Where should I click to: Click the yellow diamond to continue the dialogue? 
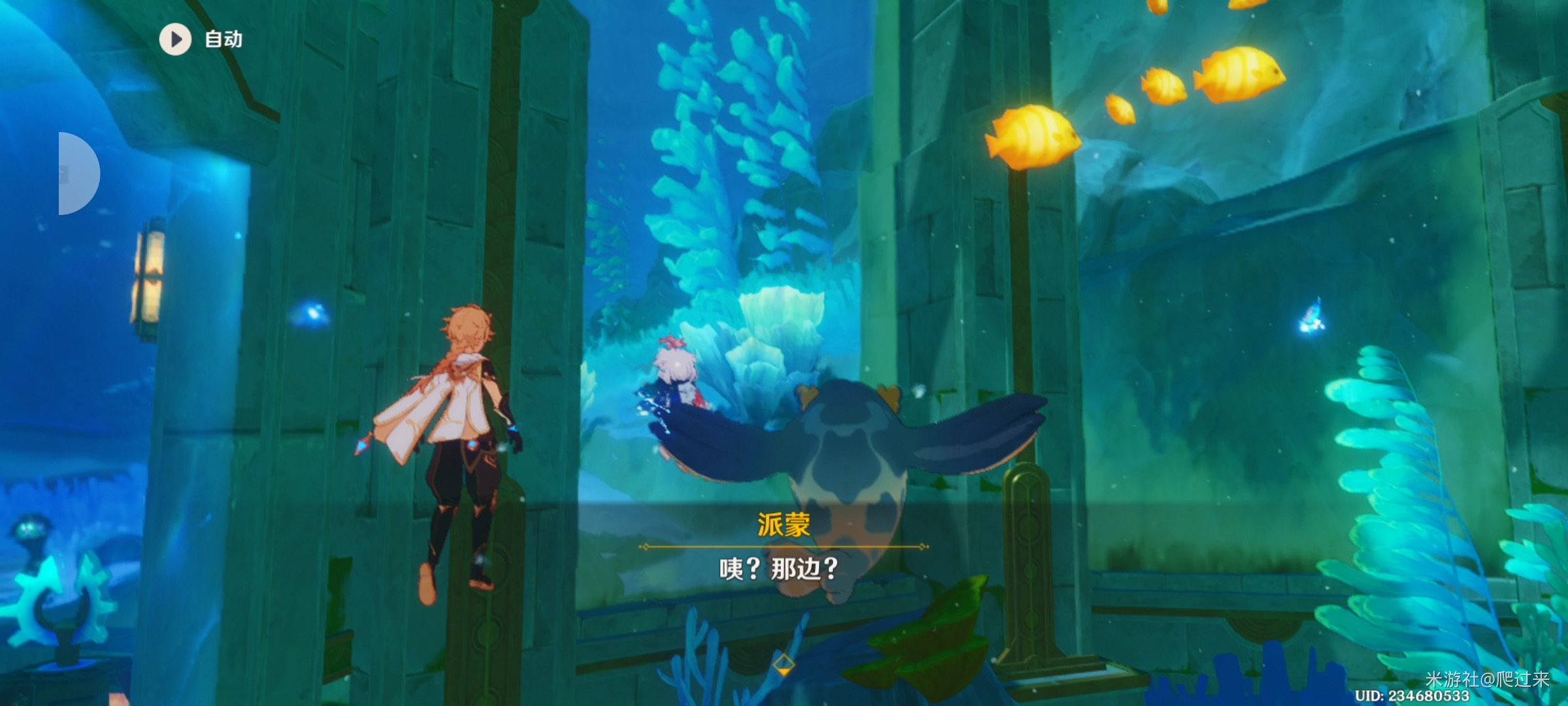click(783, 665)
